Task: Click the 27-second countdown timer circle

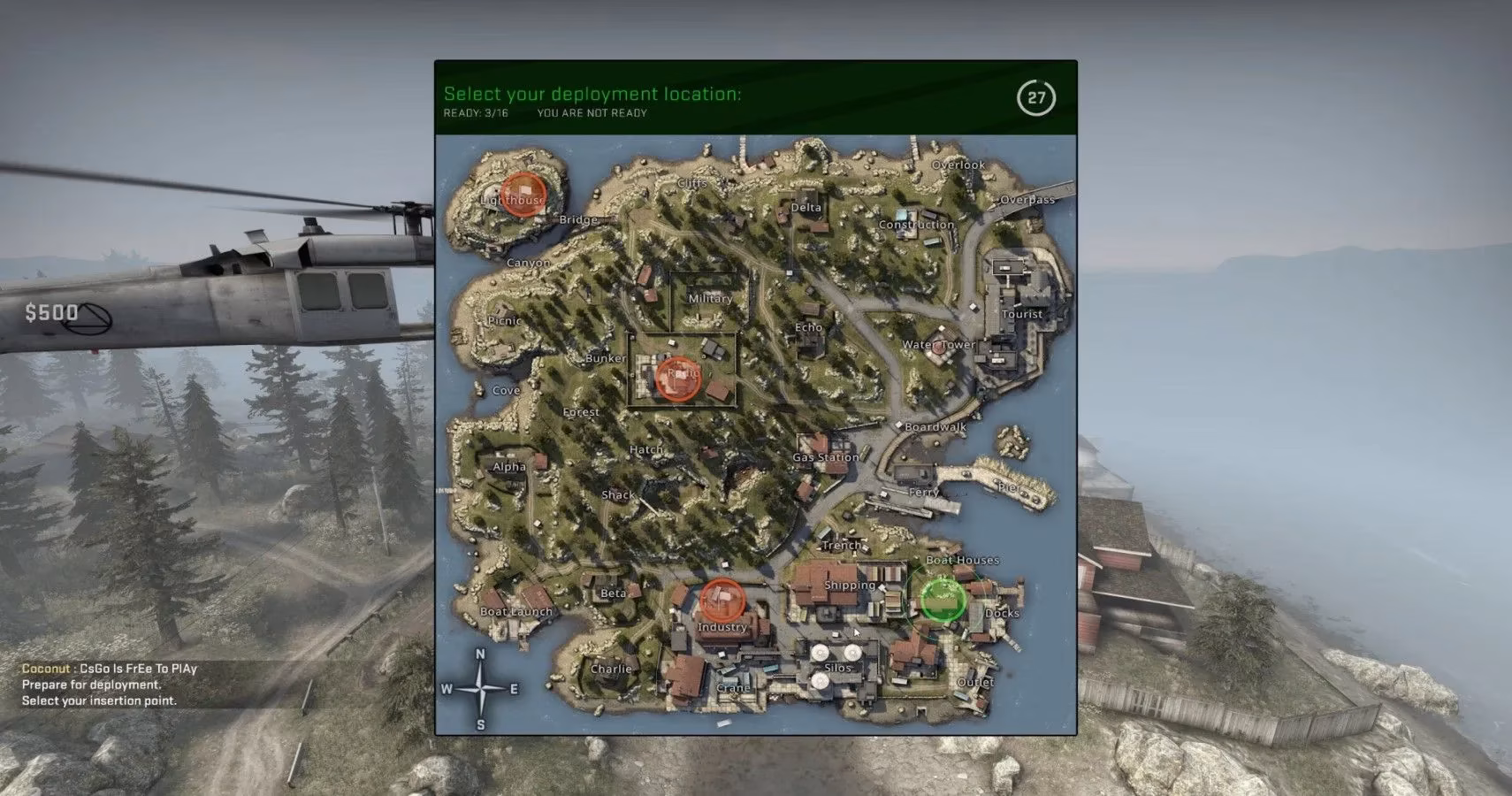Action: tap(1038, 99)
